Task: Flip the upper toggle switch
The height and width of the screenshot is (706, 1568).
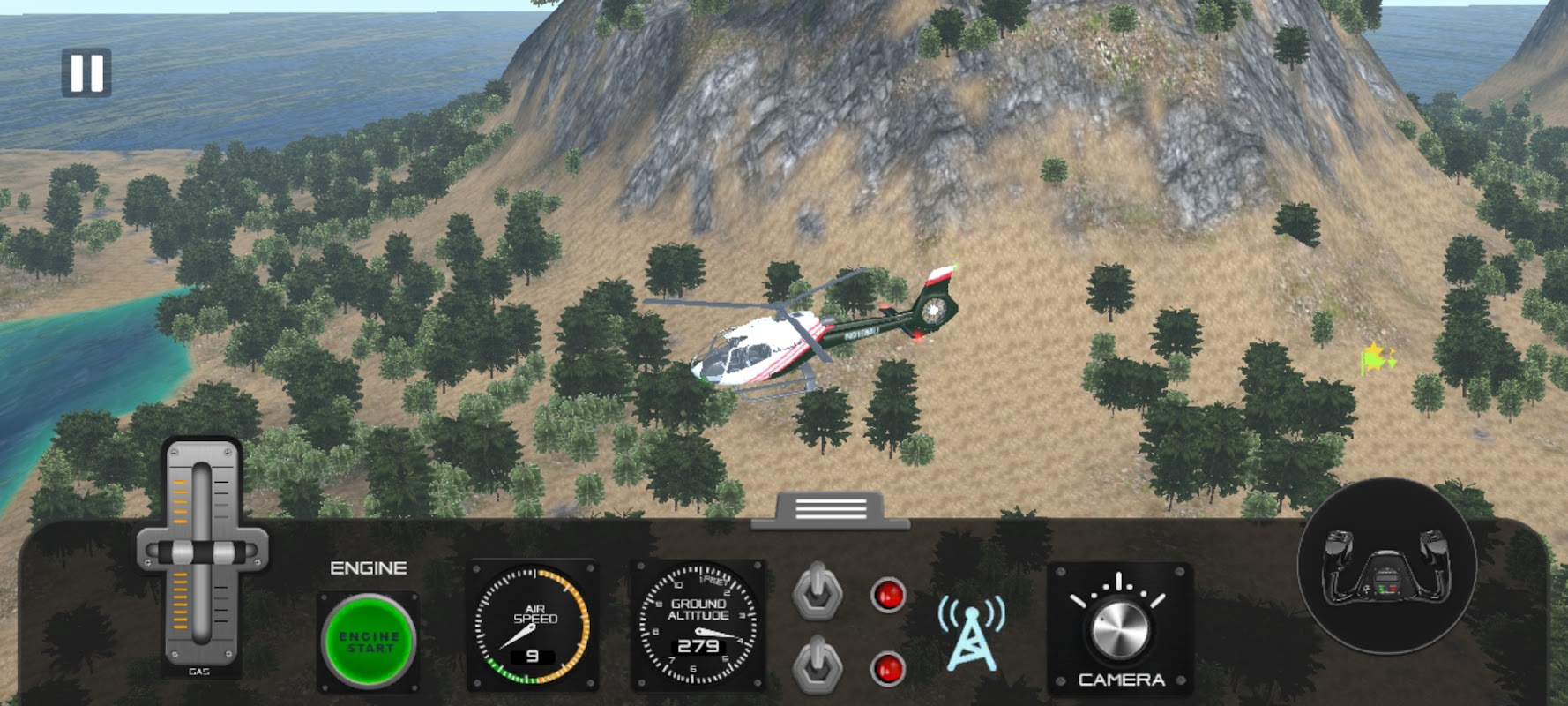Action: pyautogui.click(x=818, y=591)
